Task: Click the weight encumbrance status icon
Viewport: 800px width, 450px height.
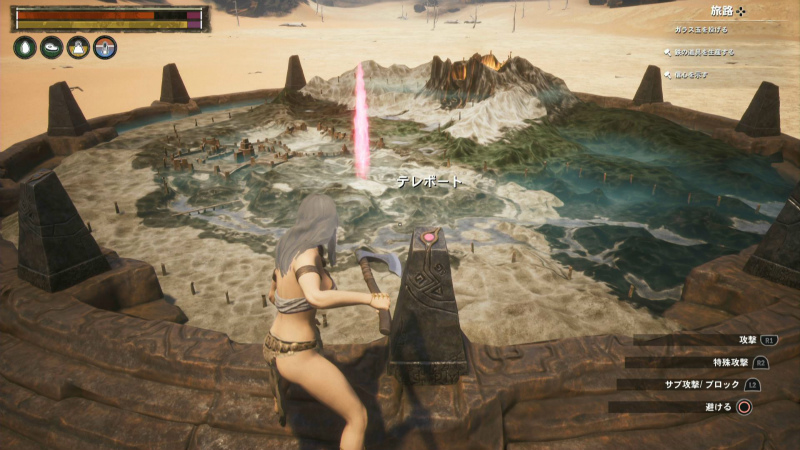Action: coord(78,47)
